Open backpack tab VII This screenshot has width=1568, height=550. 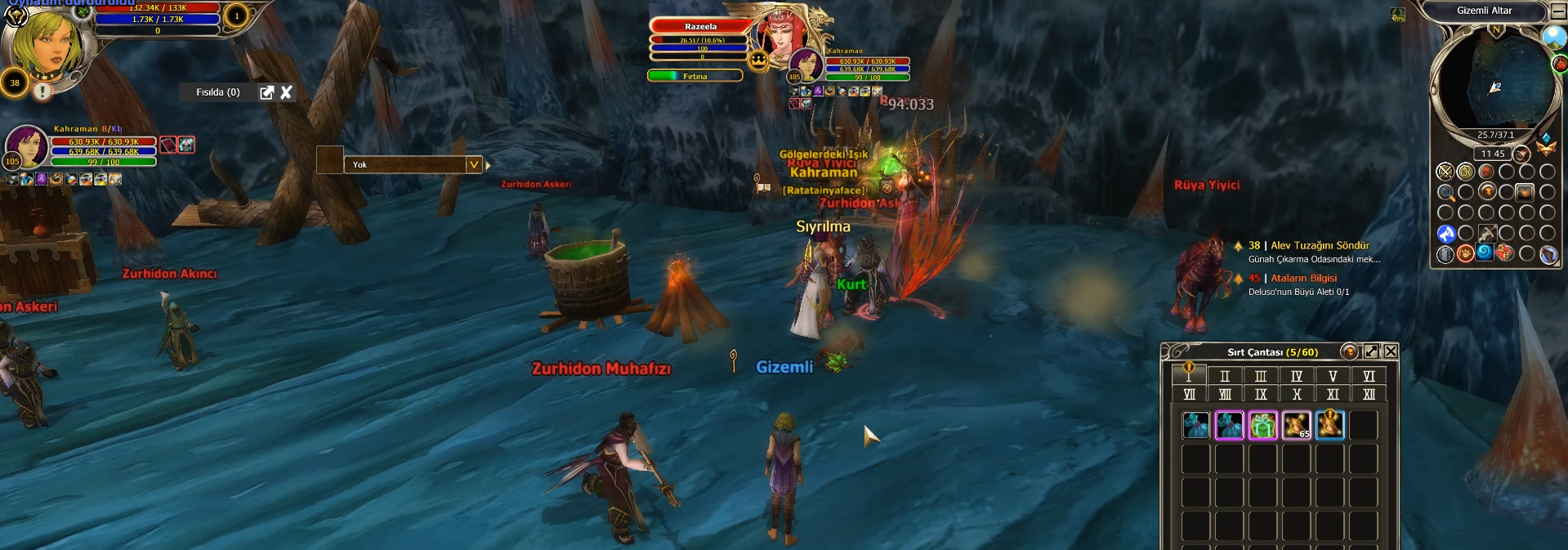1189,395
